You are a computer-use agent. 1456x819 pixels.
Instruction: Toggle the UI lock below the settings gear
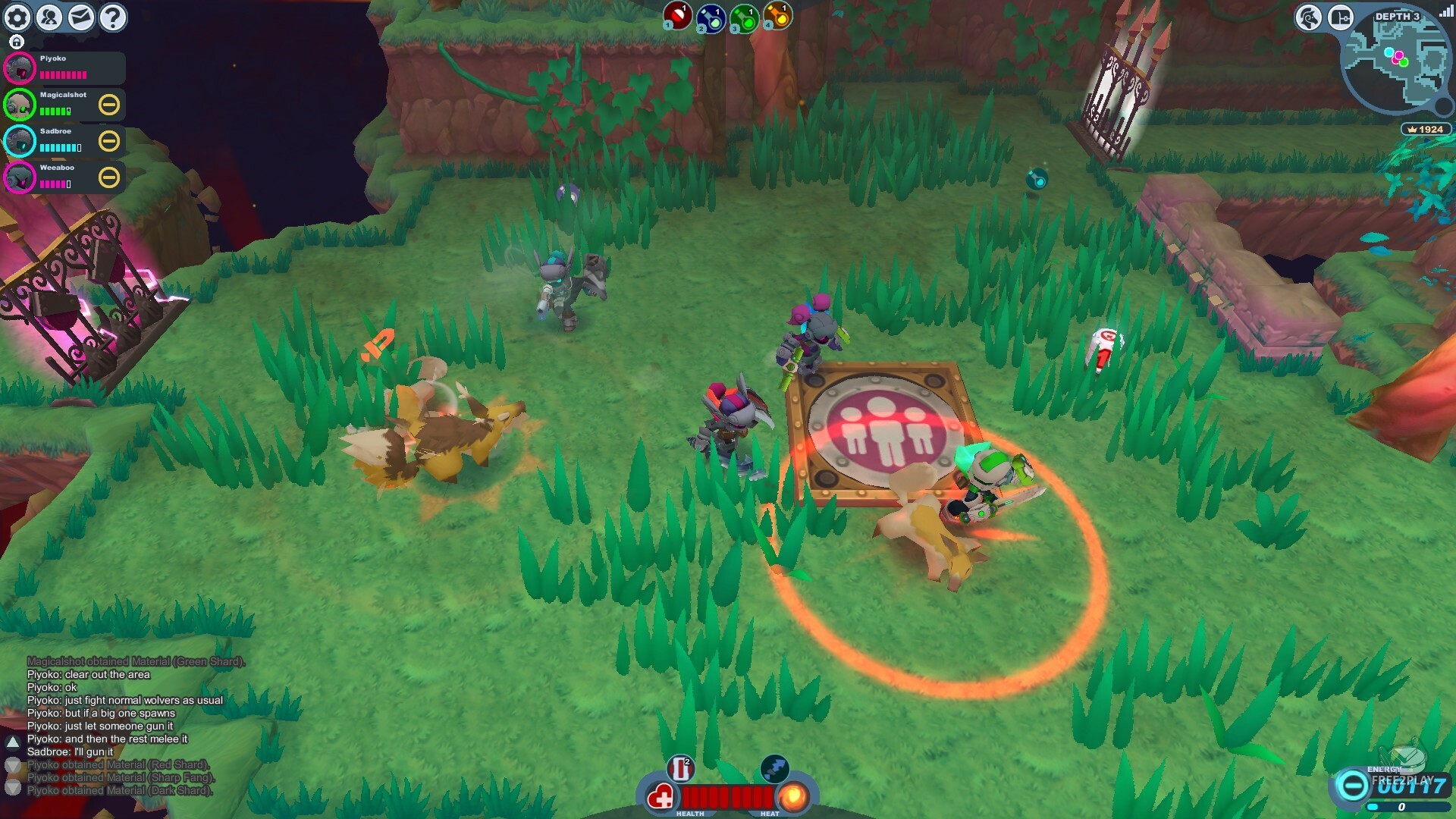point(15,43)
